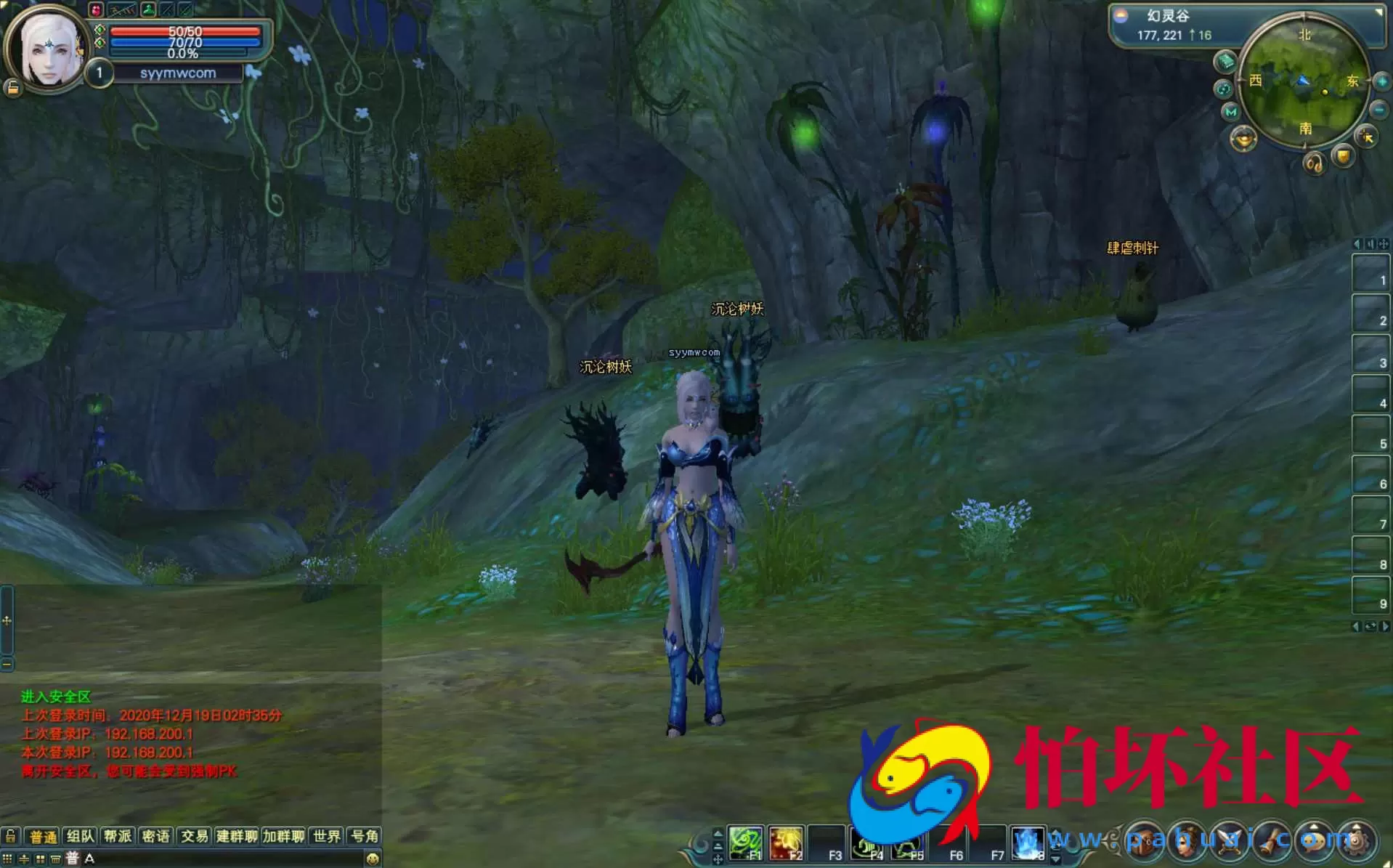Select the 号角 horn channel tab
Screen dimensions: 1393x868
tap(365, 836)
